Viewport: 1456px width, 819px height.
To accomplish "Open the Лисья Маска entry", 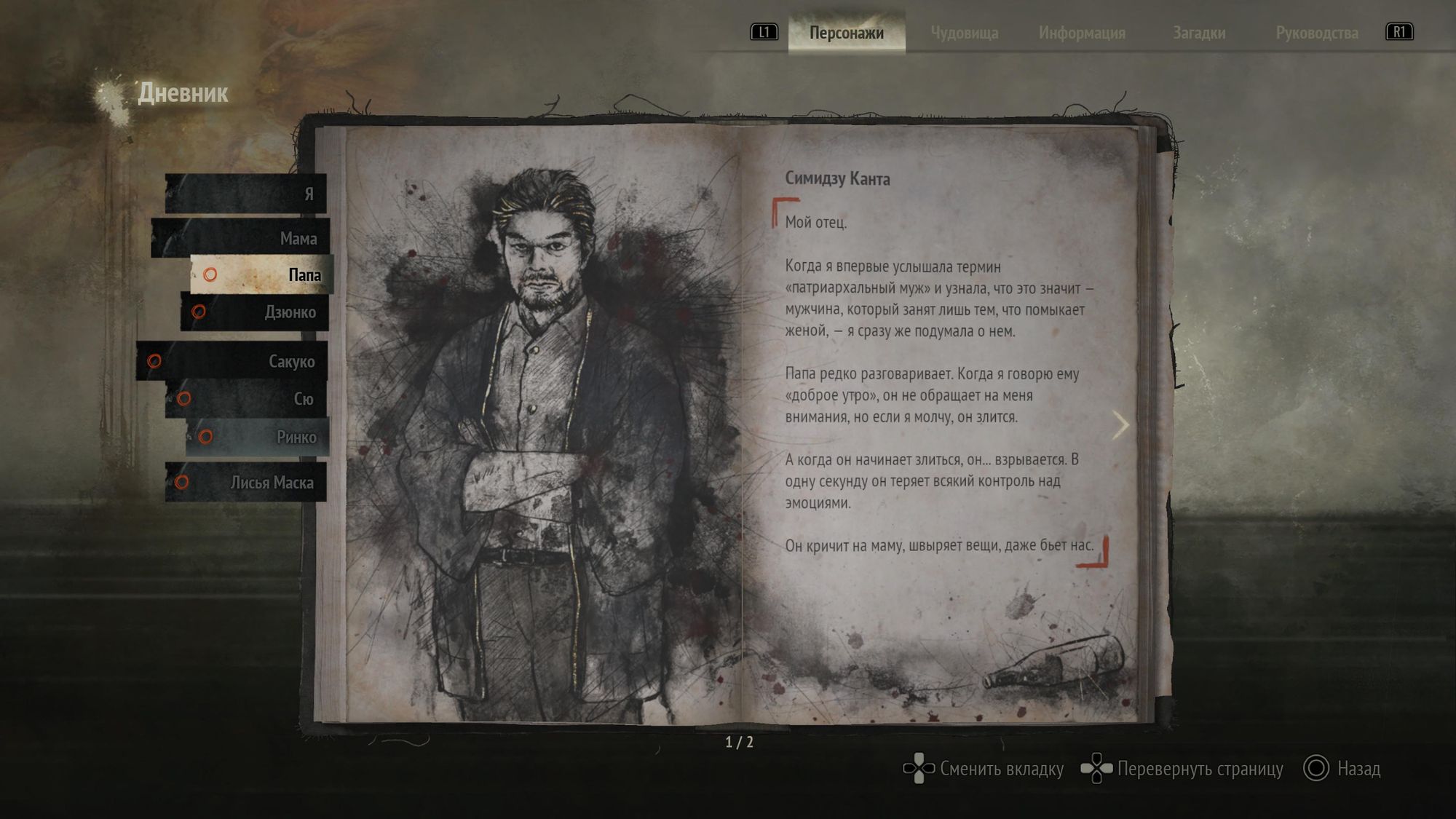I will click(246, 482).
